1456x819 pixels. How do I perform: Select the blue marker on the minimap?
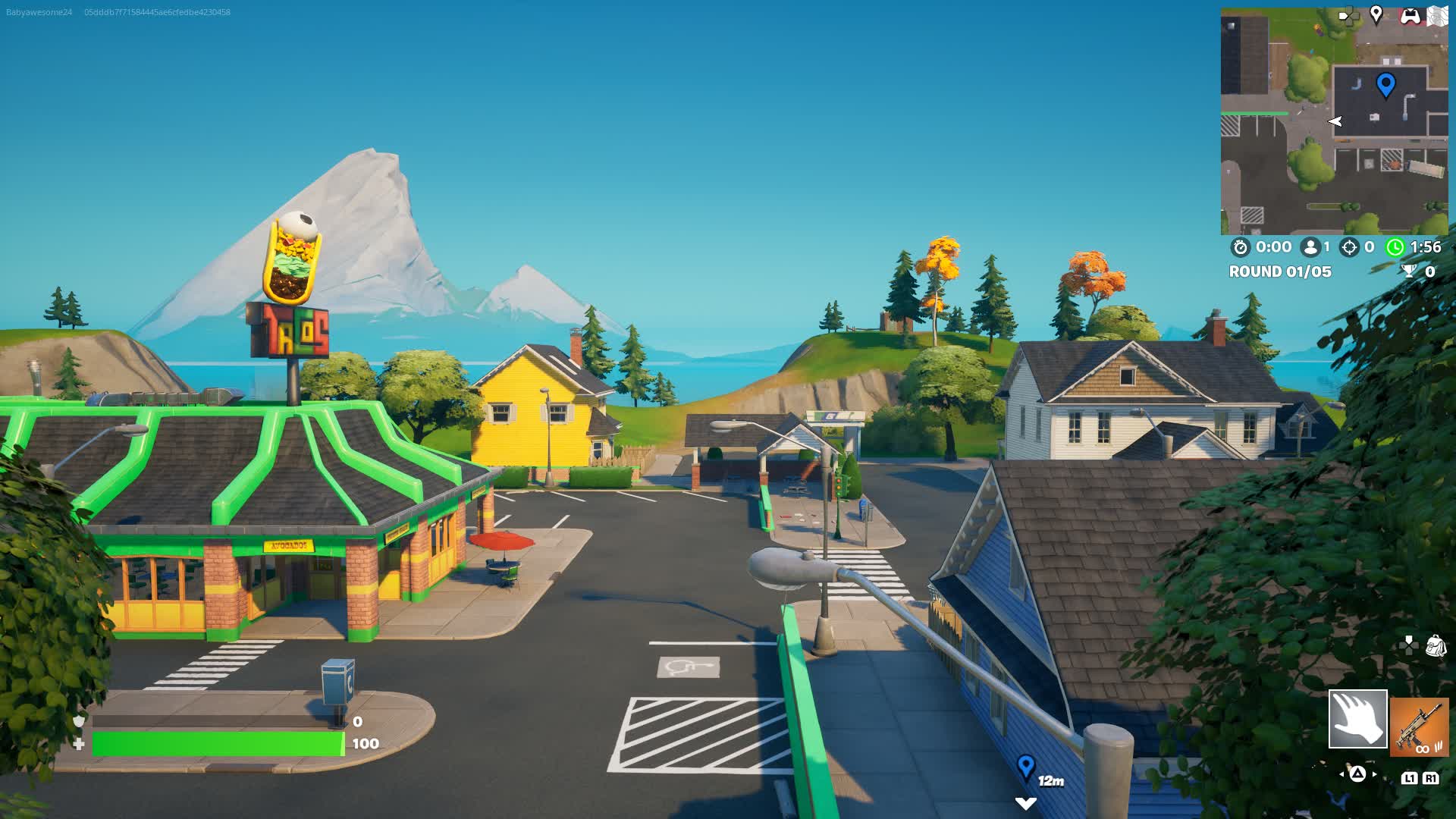pyautogui.click(x=1385, y=85)
